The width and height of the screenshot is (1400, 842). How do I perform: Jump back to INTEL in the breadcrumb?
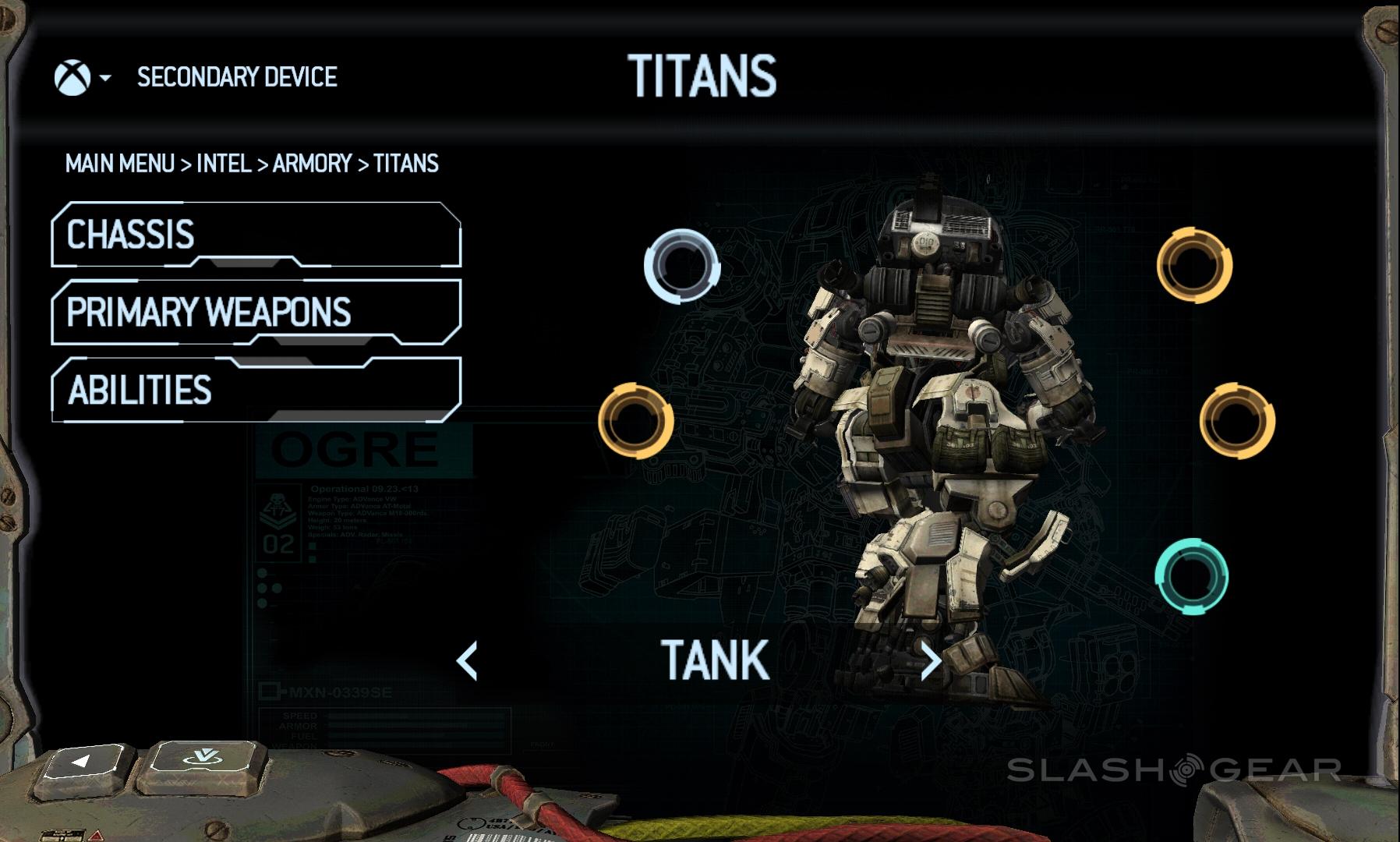(x=224, y=164)
